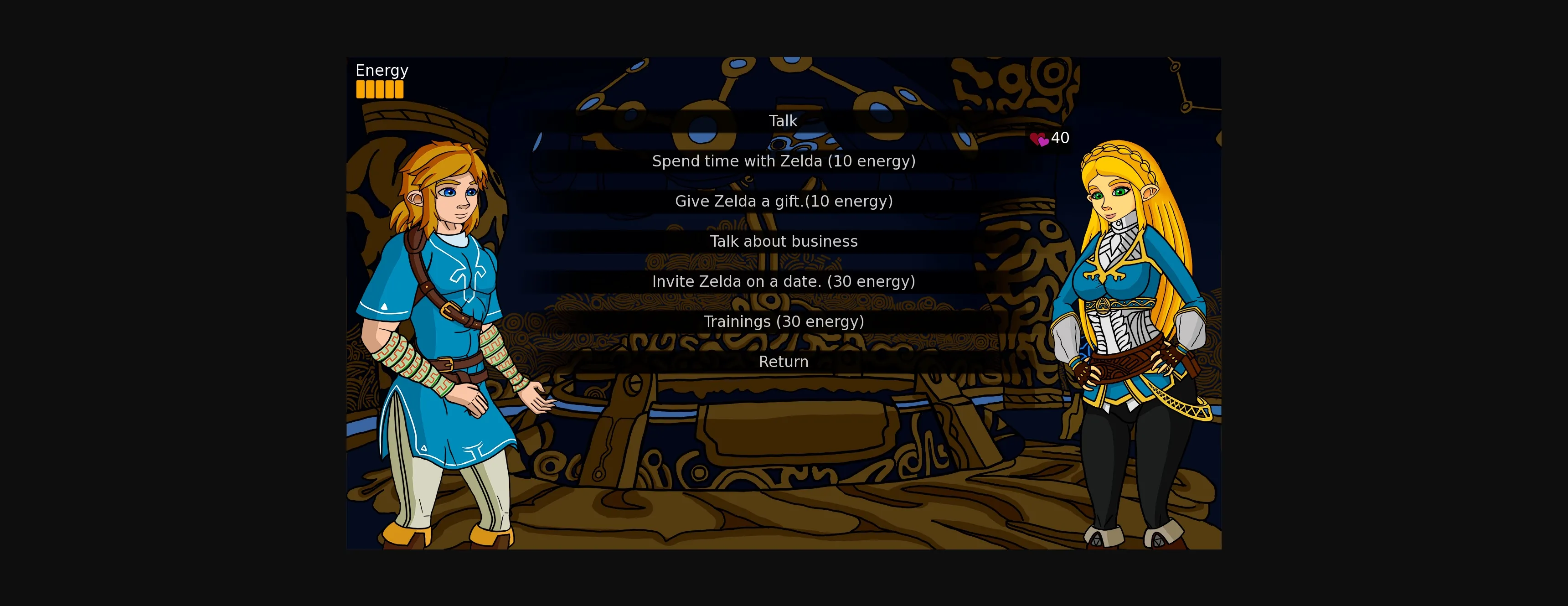1568x606 pixels.
Task: Select Invite Zelda on a date
Action: [x=784, y=281]
